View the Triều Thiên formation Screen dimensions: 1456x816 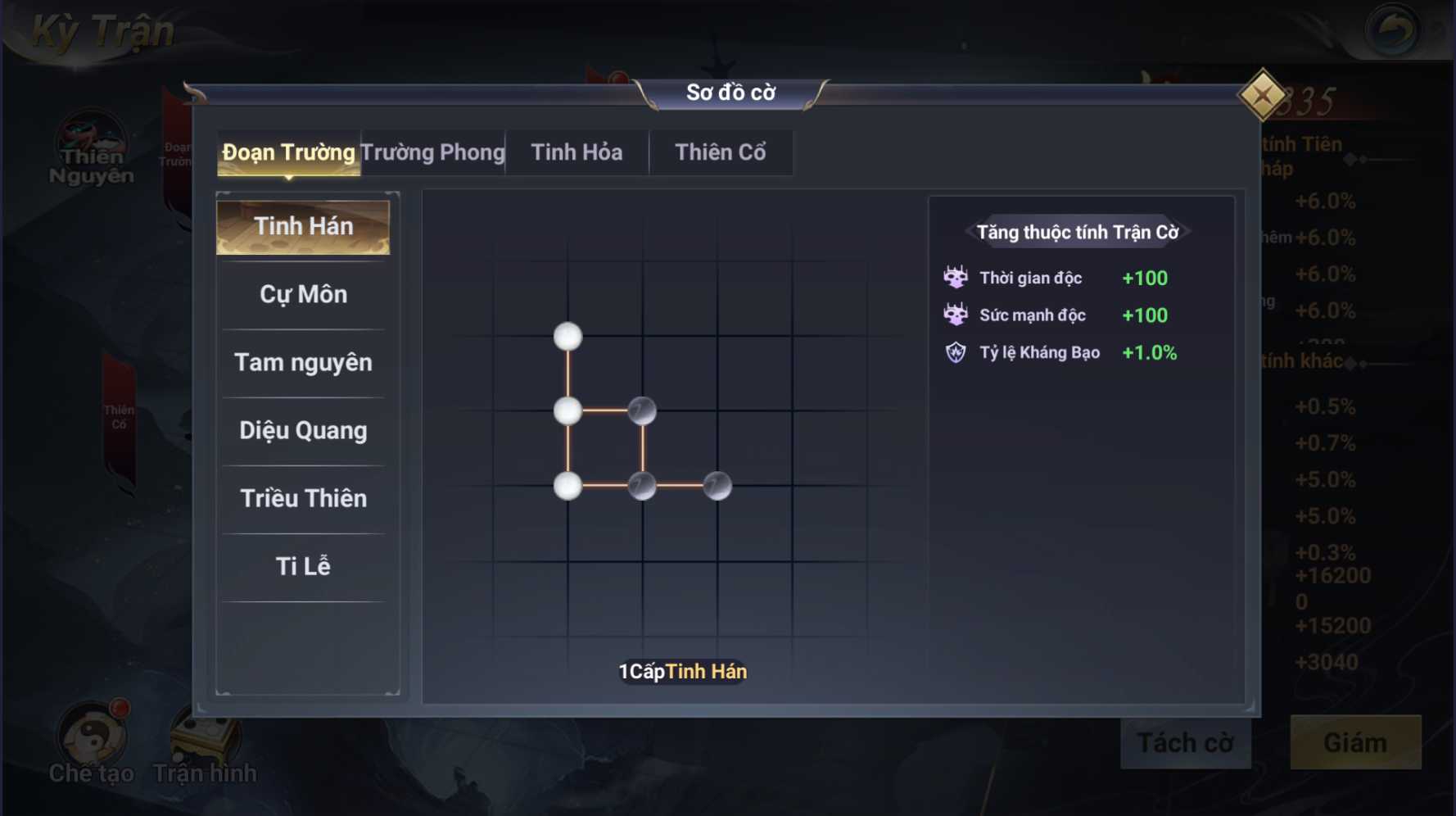click(303, 499)
